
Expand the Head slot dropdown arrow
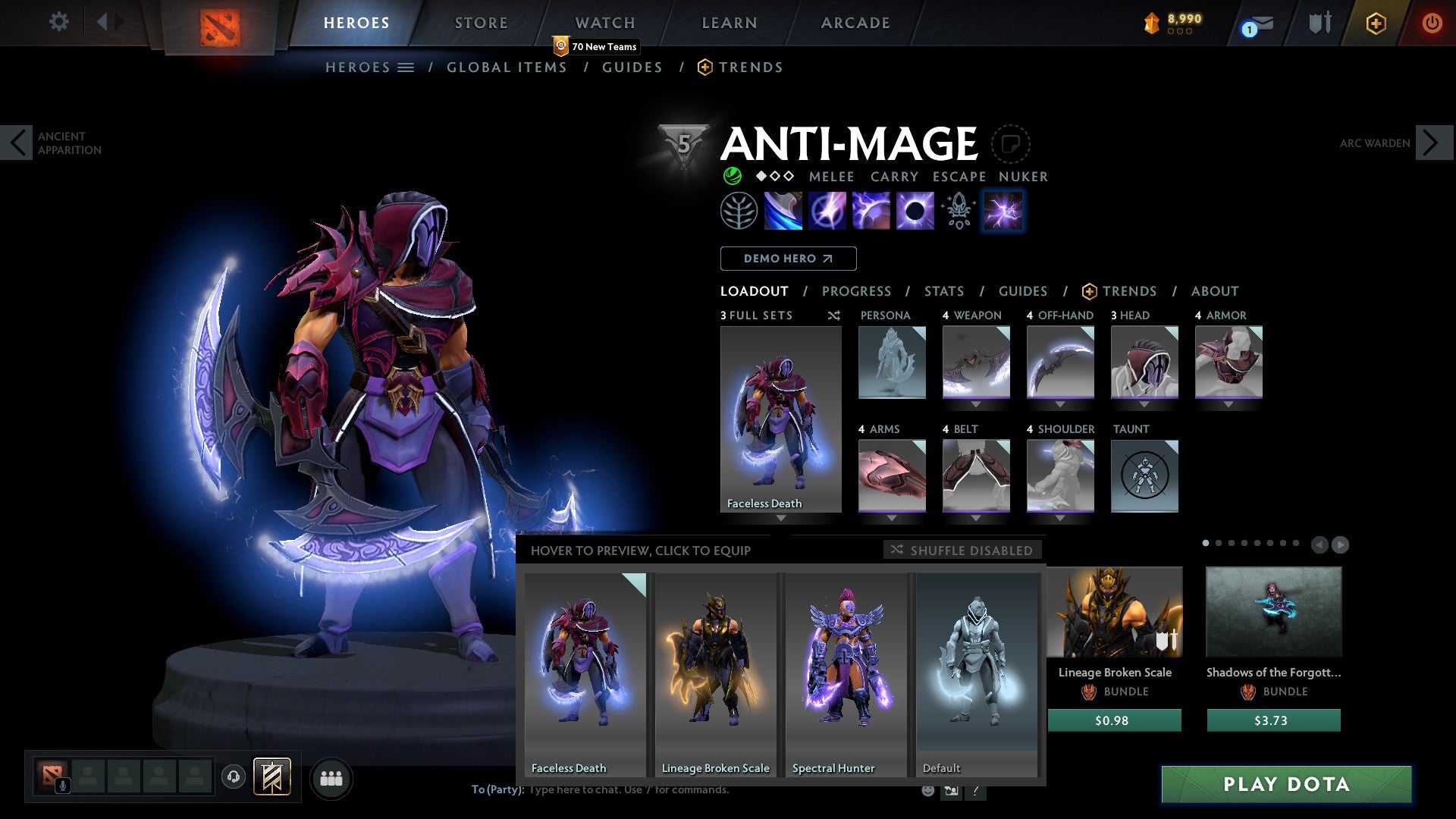[x=1144, y=404]
